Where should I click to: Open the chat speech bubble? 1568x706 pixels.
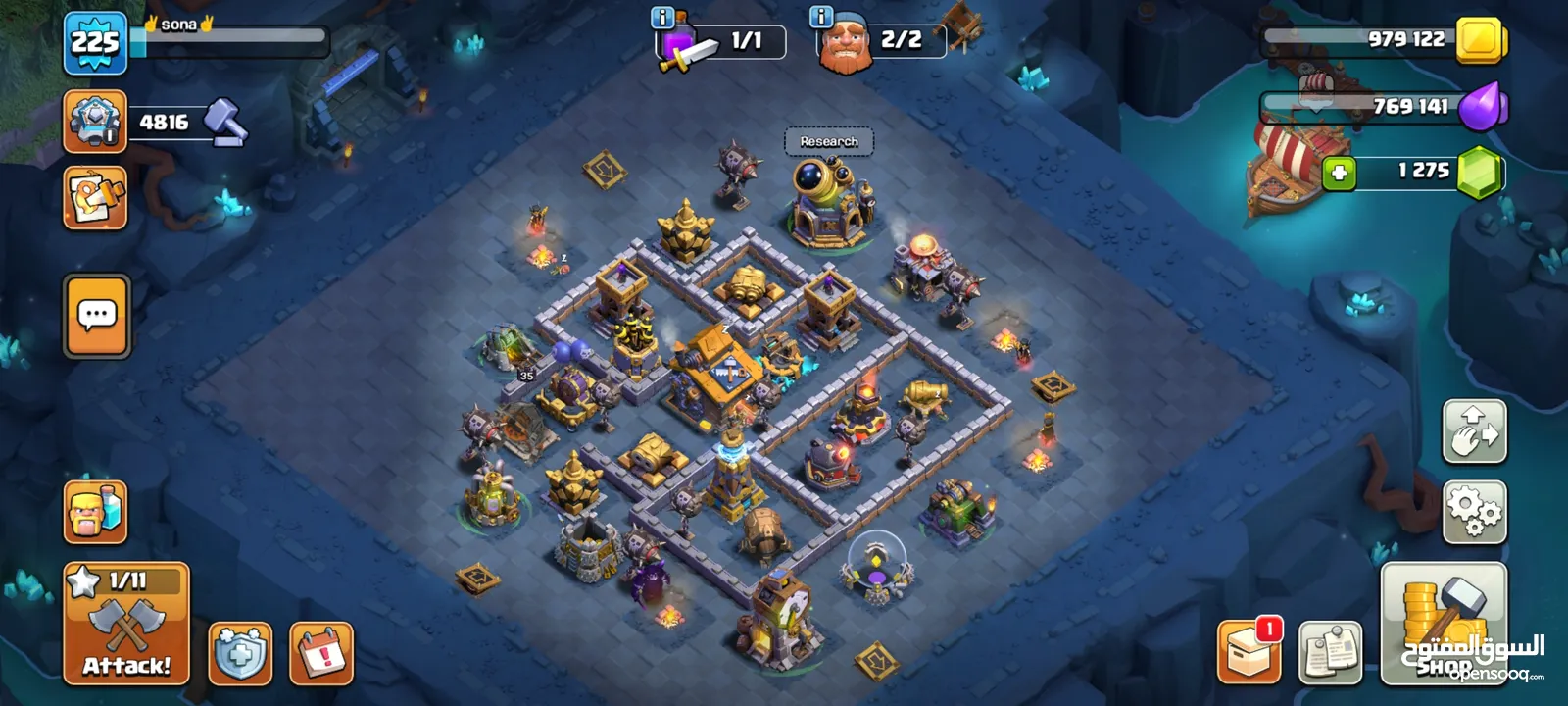tap(97, 316)
